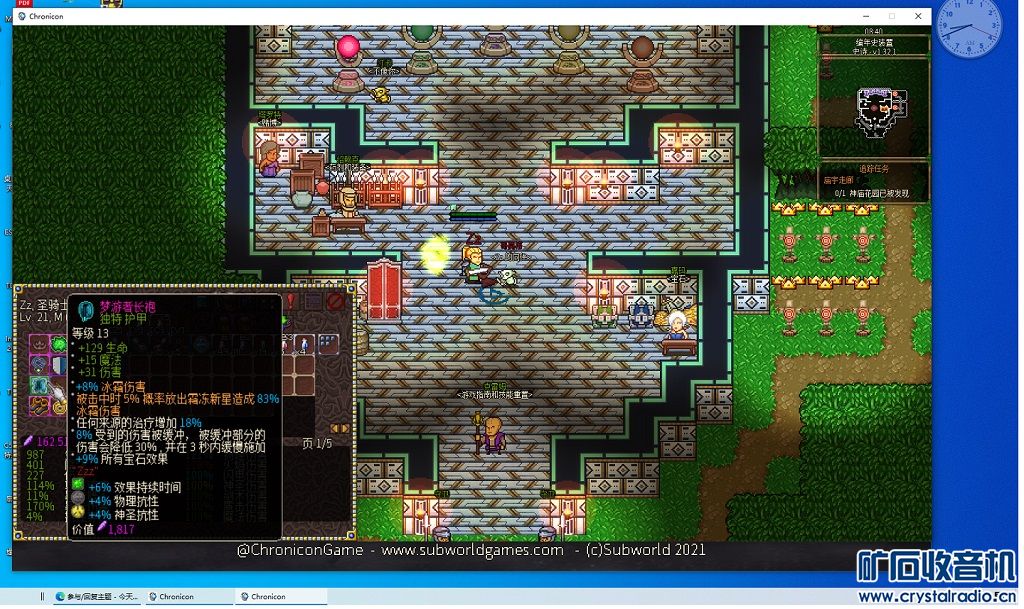Click the red prohibition icon in inventory

[x=336, y=300]
